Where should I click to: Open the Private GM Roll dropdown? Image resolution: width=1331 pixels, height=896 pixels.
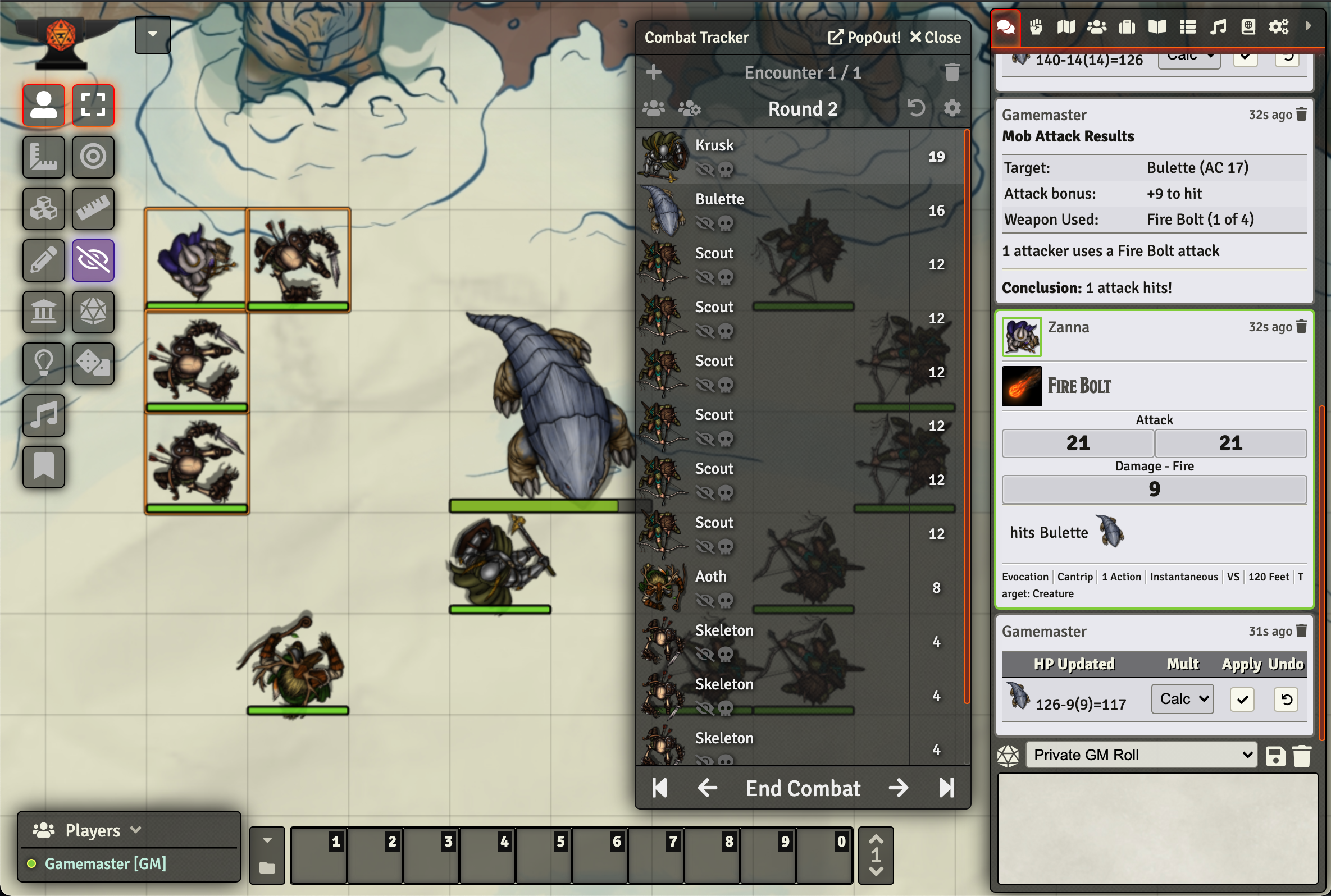[1140, 755]
